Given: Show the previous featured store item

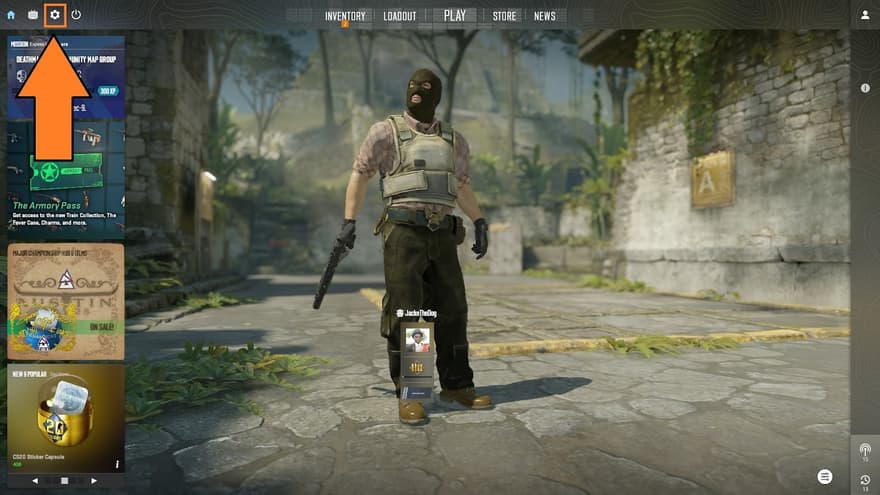Looking at the screenshot, I should pyautogui.click(x=36, y=481).
